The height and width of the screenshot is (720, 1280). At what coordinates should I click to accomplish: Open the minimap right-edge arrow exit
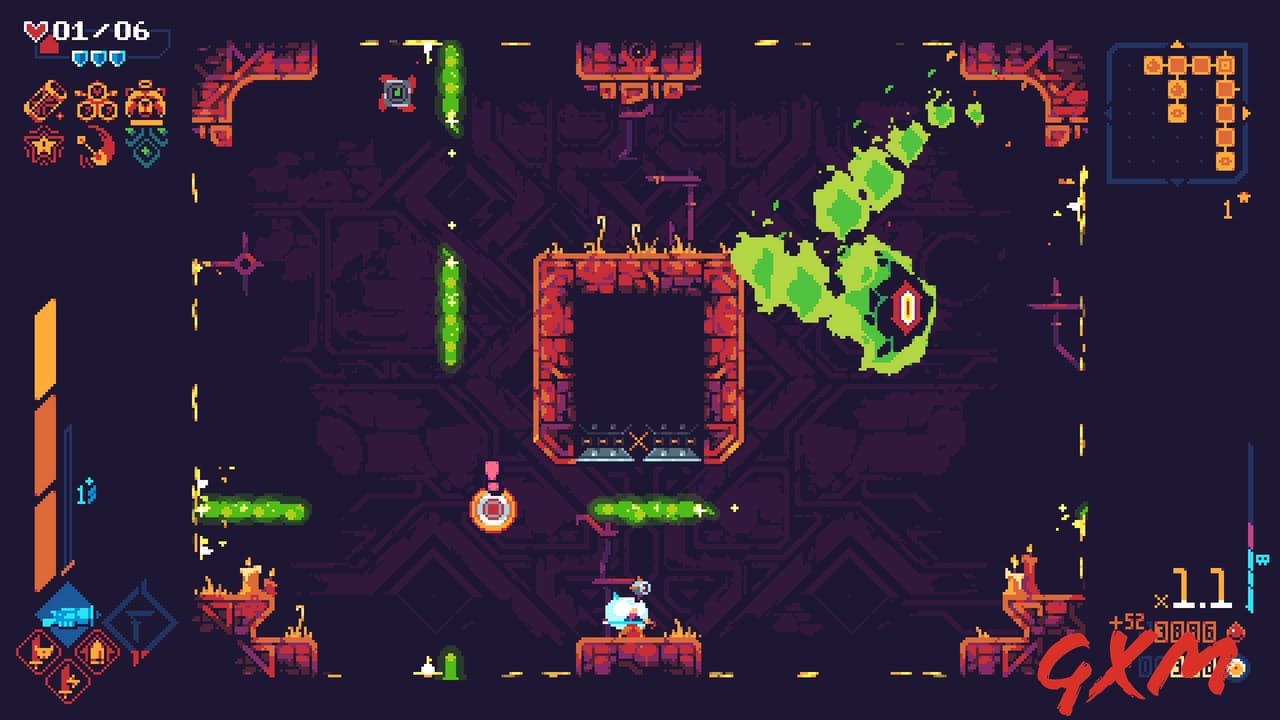[x=1246, y=113]
